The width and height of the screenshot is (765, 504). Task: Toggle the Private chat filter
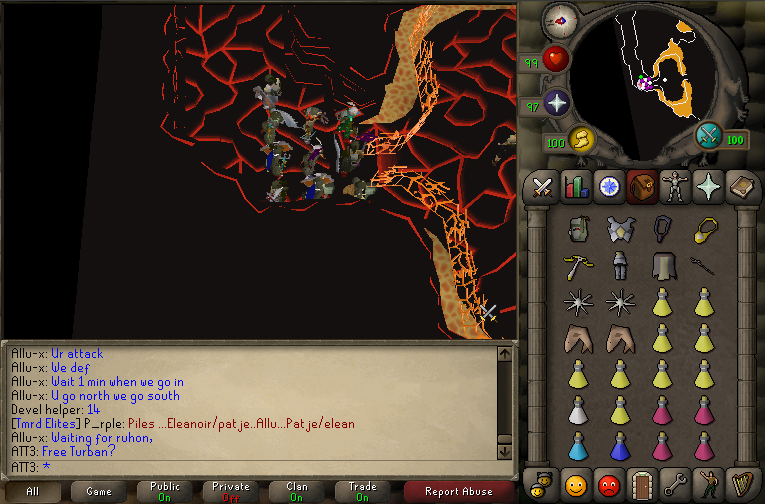click(x=231, y=491)
